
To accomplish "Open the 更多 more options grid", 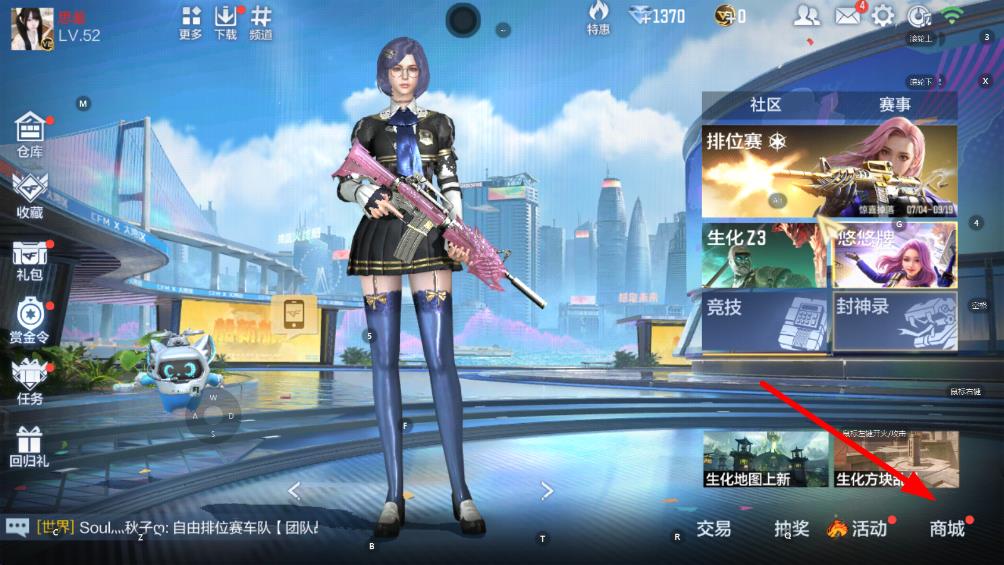I will pyautogui.click(x=191, y=22).
